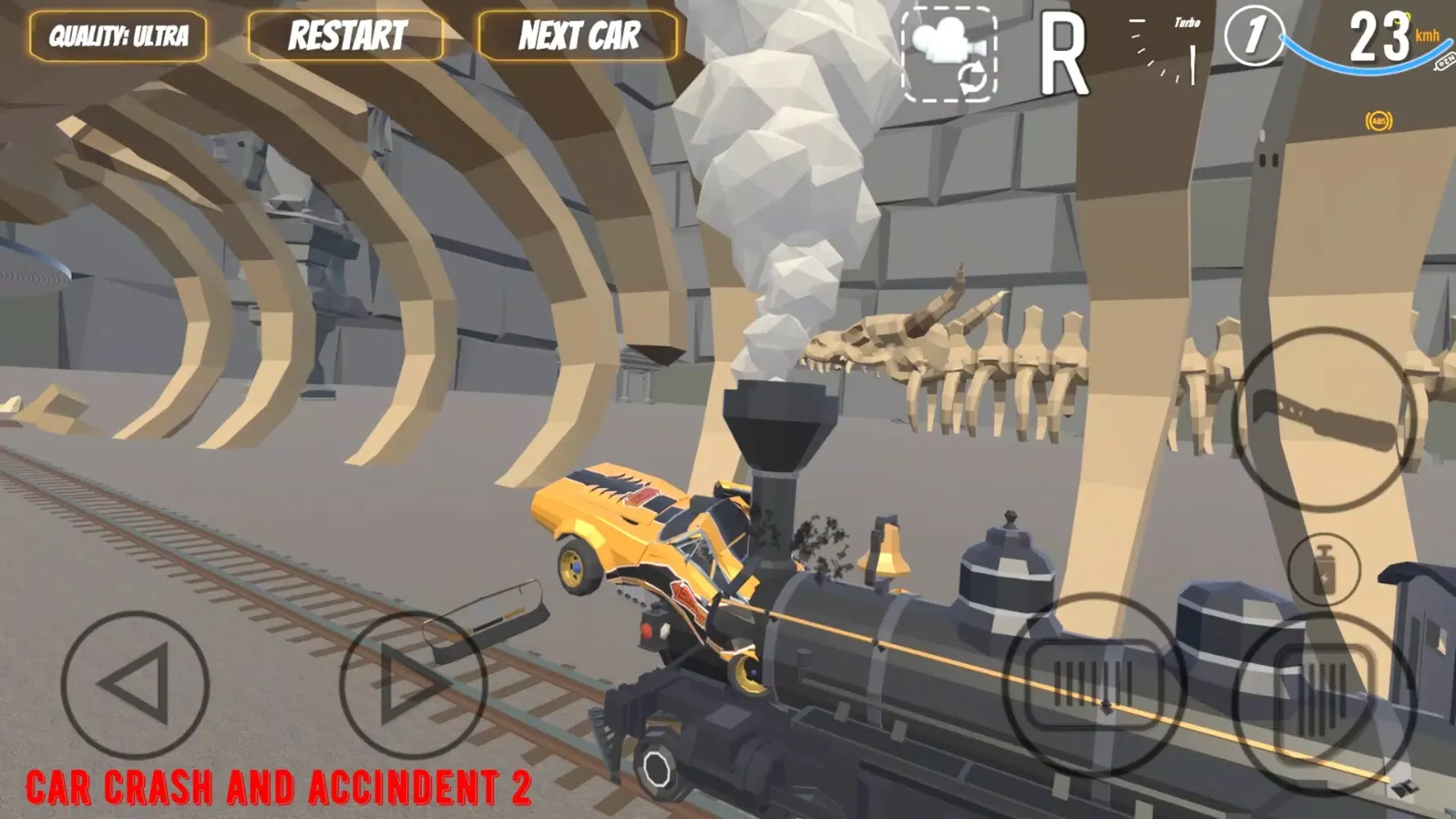This screenshot has width=1456, height=819.
Task: Tap the R gear selector
Action: [x=1062, y=56]
